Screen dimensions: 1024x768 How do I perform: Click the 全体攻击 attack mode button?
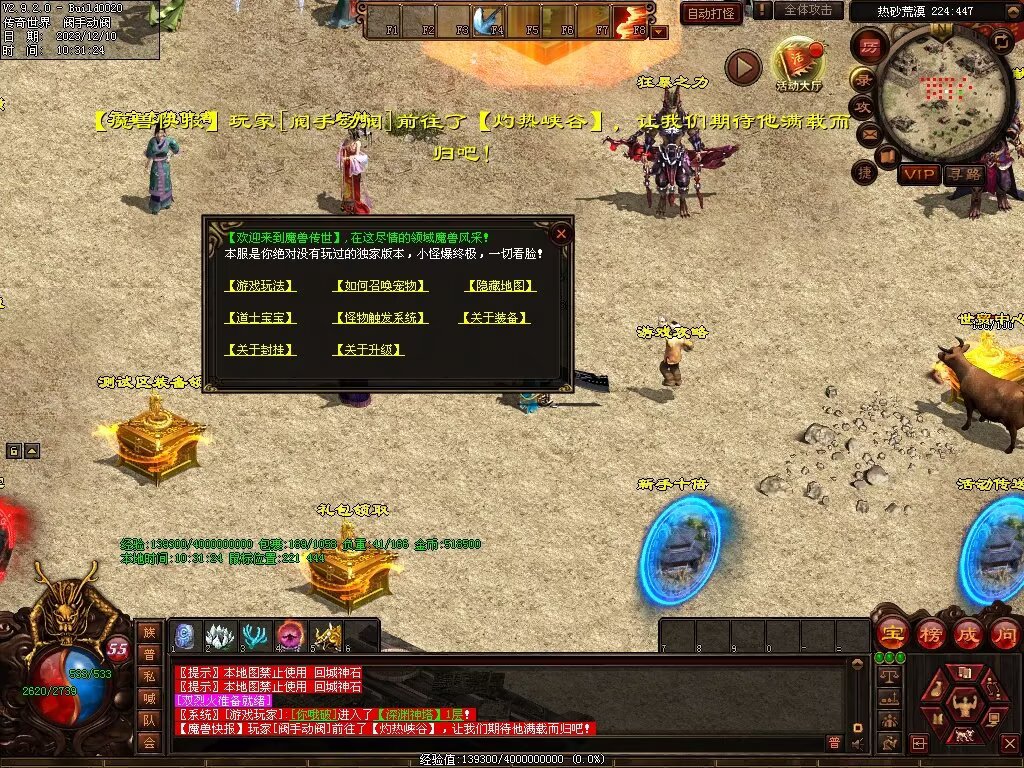(806, 10)
